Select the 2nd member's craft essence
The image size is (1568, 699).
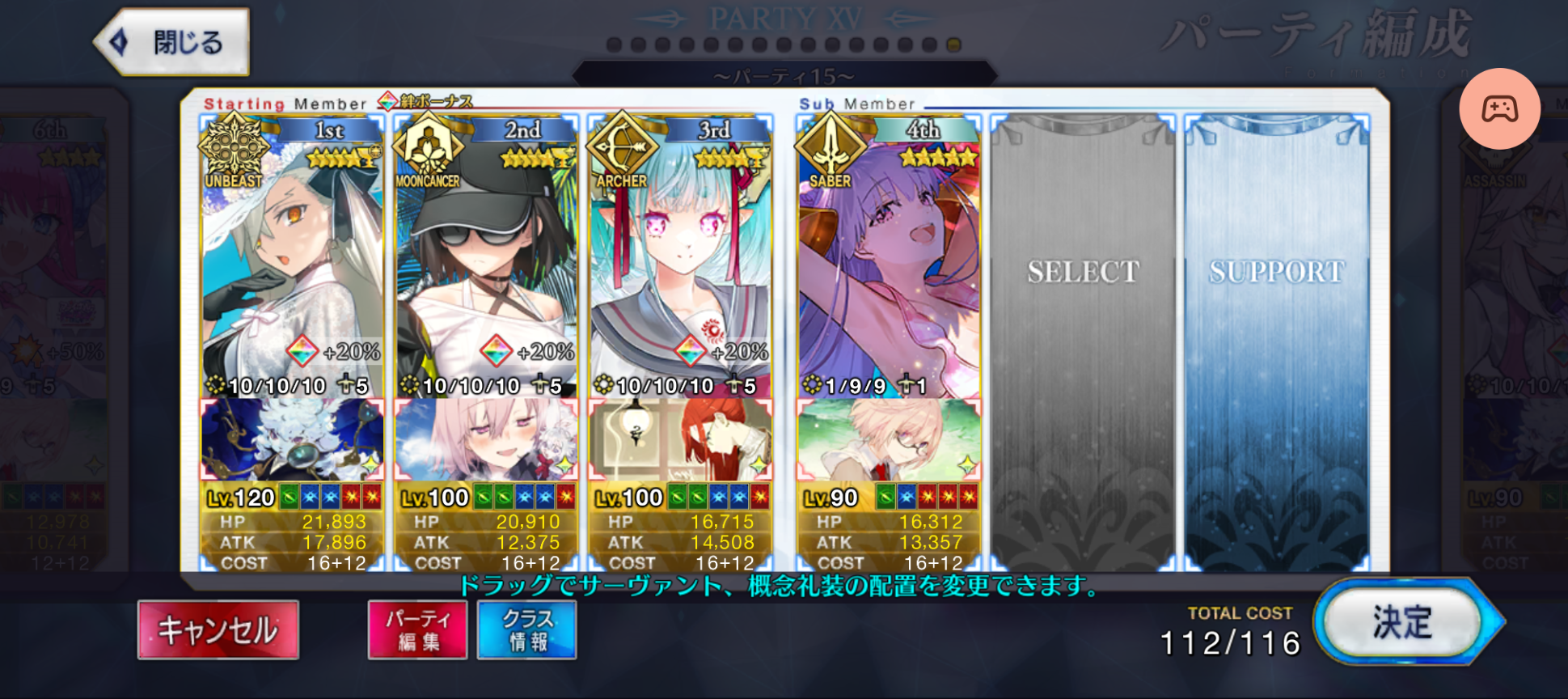coord(486,440)
